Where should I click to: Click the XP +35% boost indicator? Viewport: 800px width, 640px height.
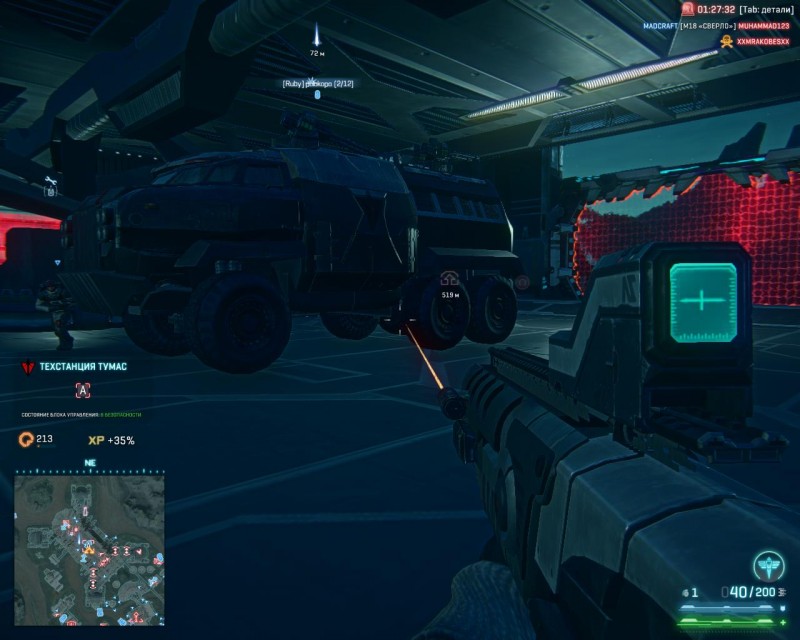(x=111, y=440)
